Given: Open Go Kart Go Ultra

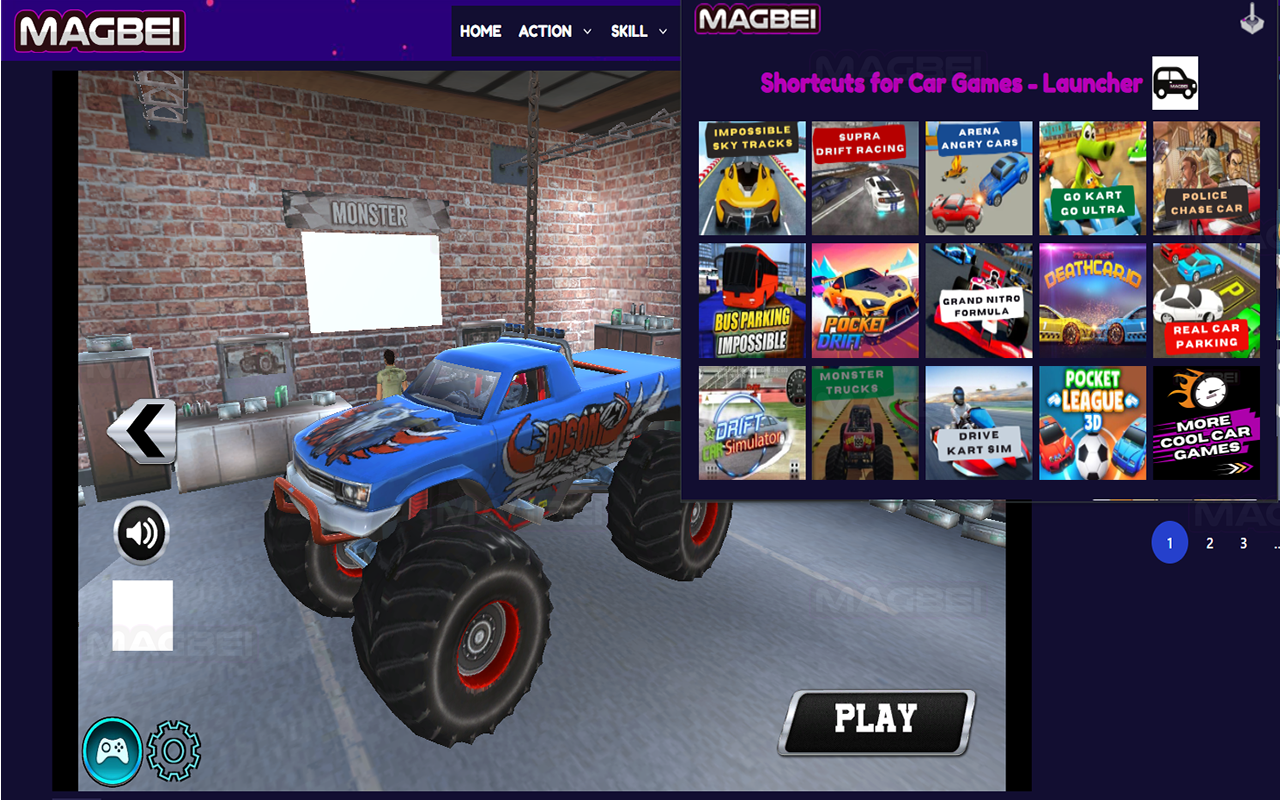Looking at the screenshot, I should tap(1092, 178).
